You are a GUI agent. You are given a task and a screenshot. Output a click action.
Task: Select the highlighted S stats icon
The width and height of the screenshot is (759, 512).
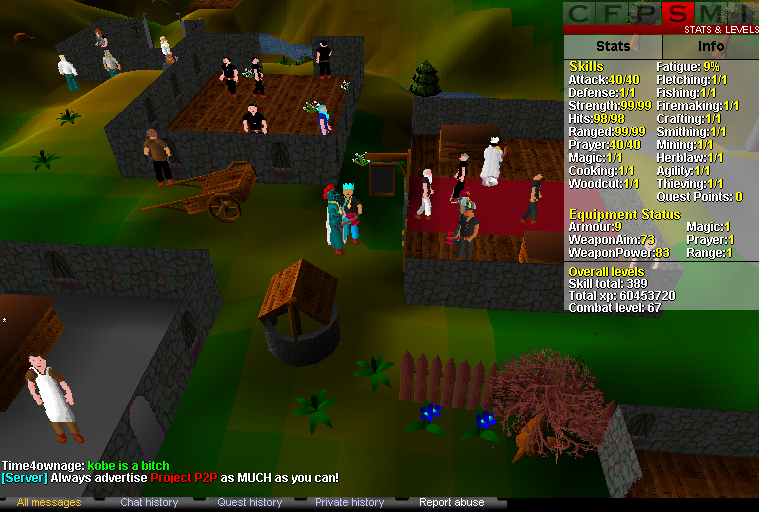tap(679, 14)
